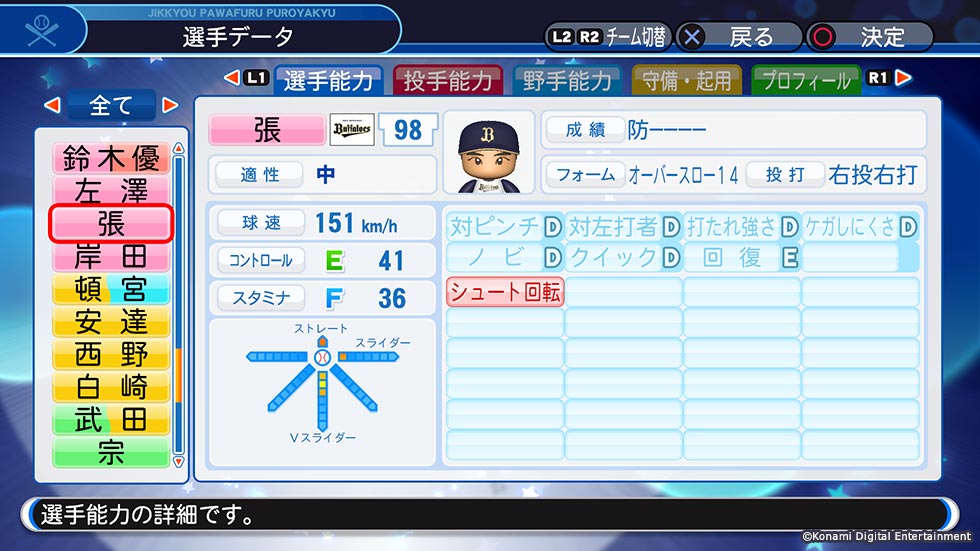Click the left arrow beside 全て filter
The height and width of the screenshot is (551, 980).
pyautogui.click(x=53, y=105)
